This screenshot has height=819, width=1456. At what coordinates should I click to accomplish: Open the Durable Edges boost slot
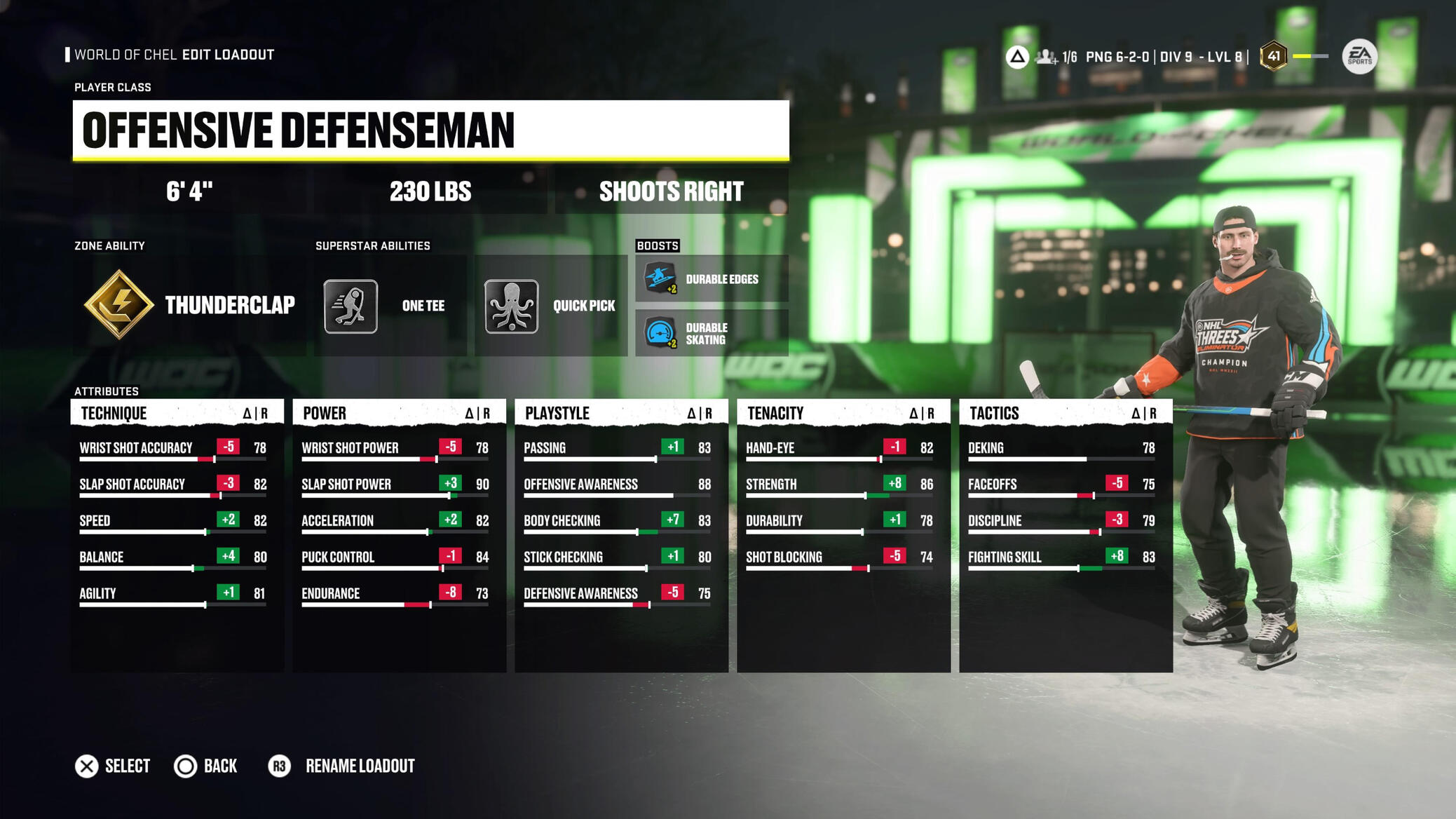point(712,279)
